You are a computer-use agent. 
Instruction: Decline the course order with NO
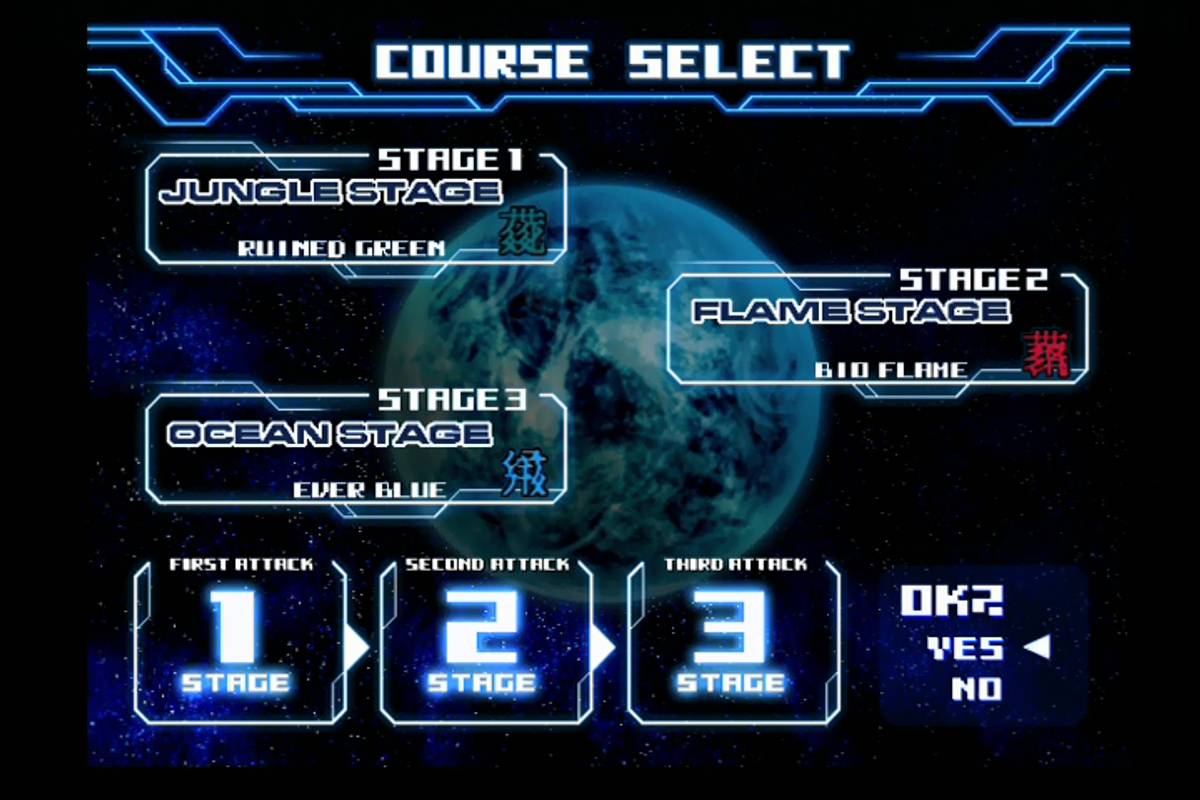click(977, 689)
